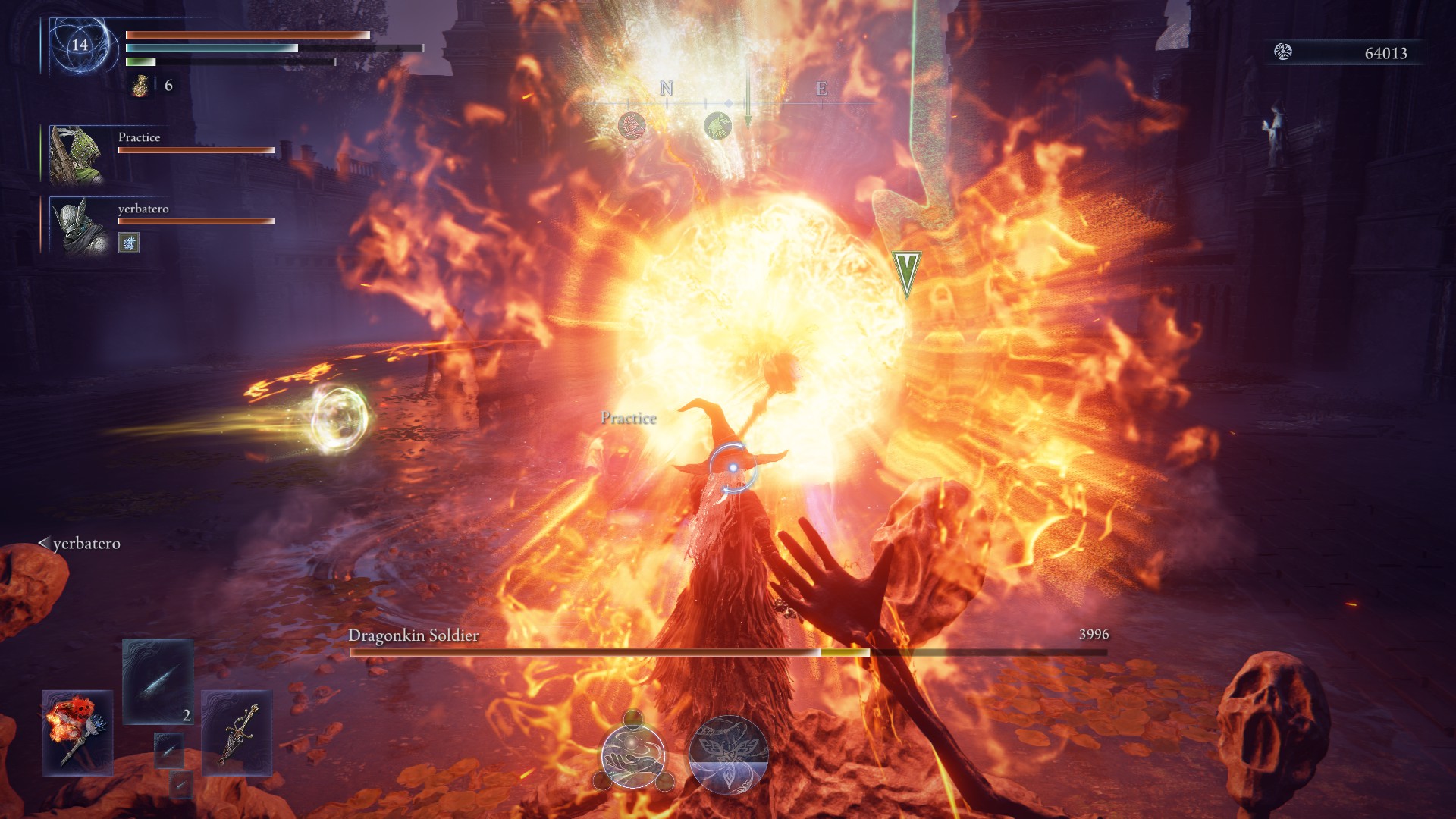Activate the ultimate art icon
This screenshot has height=819, width=1456.
tap(729, 755)
